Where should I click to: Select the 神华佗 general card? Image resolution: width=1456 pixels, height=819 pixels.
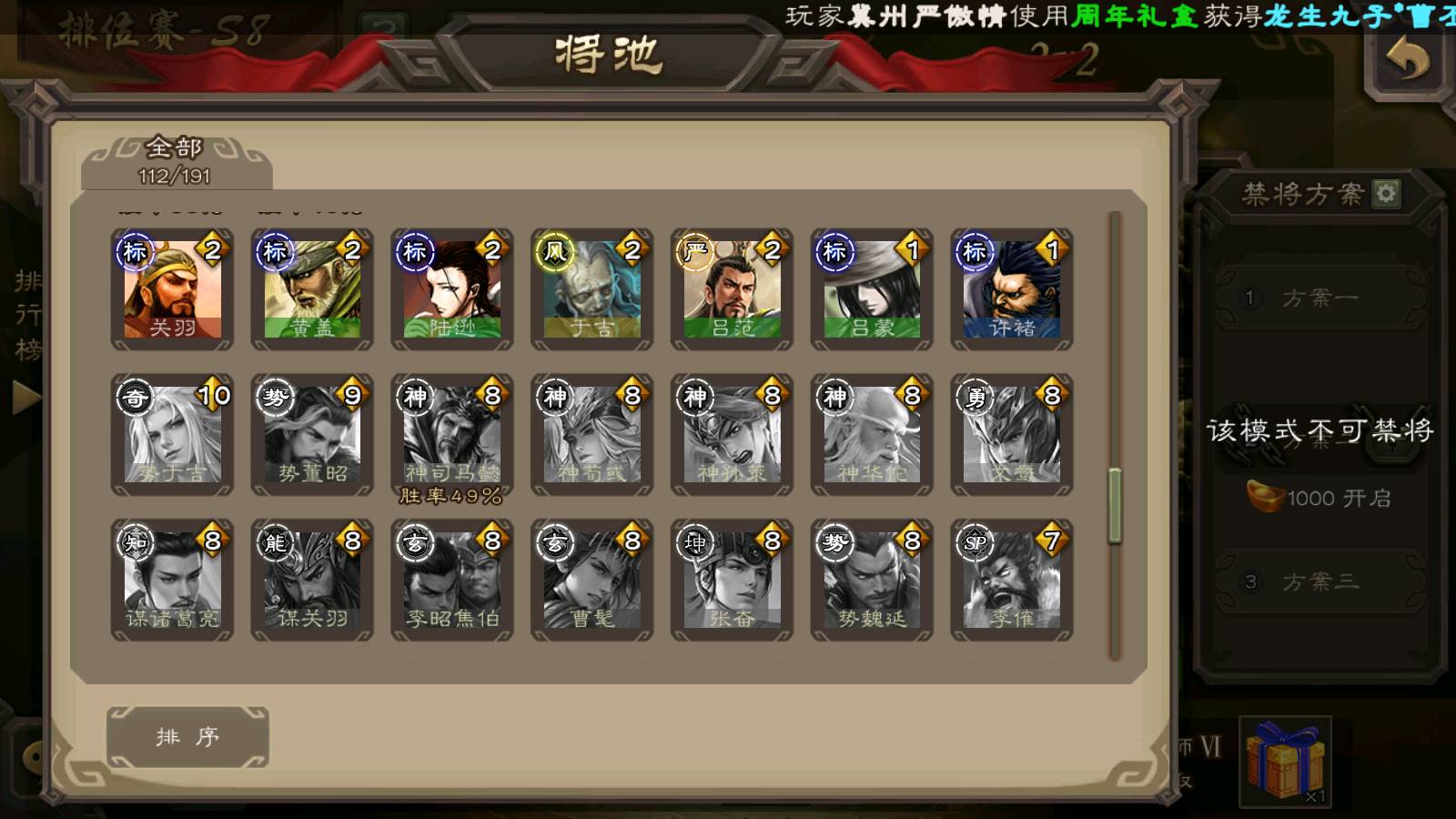point(872,435)
